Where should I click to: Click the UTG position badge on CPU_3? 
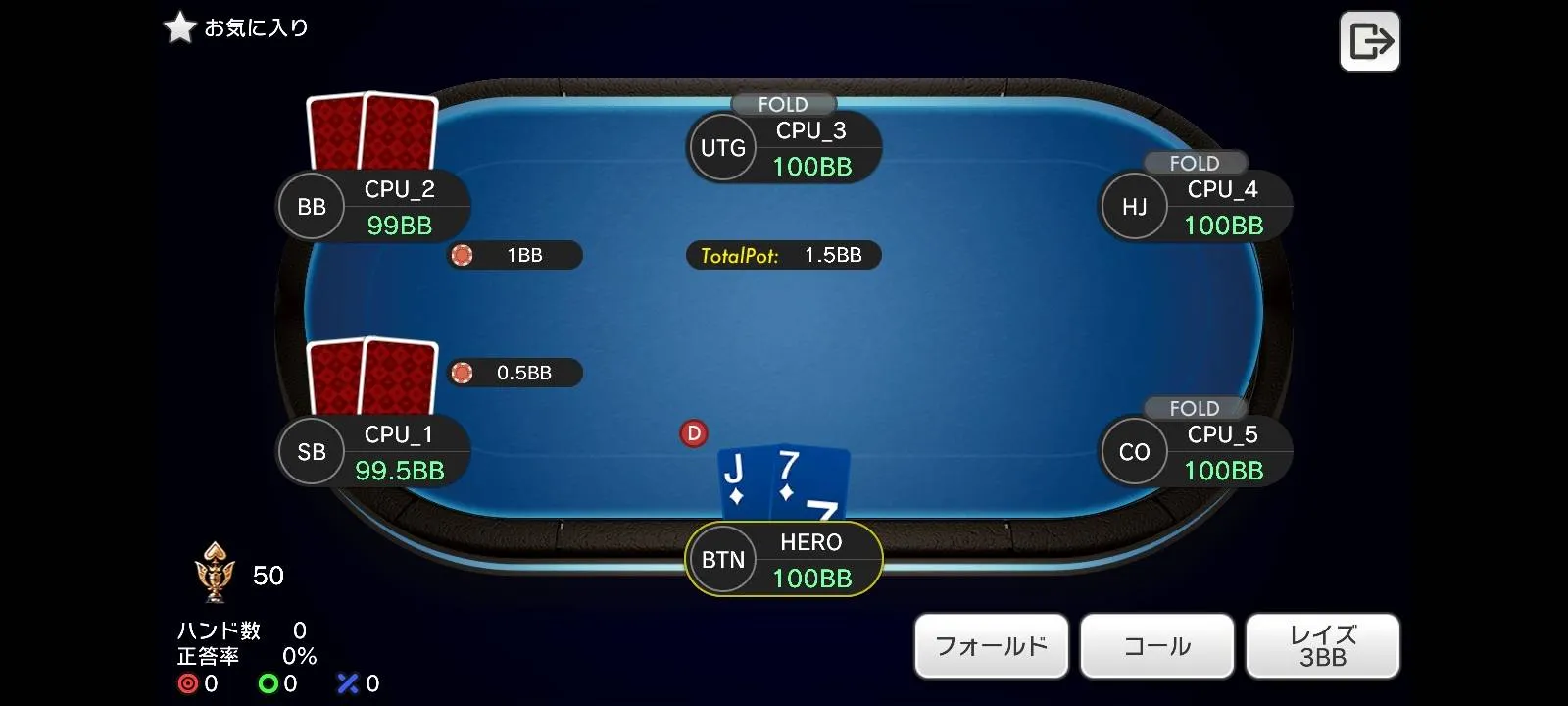click(x=723, y=148)
